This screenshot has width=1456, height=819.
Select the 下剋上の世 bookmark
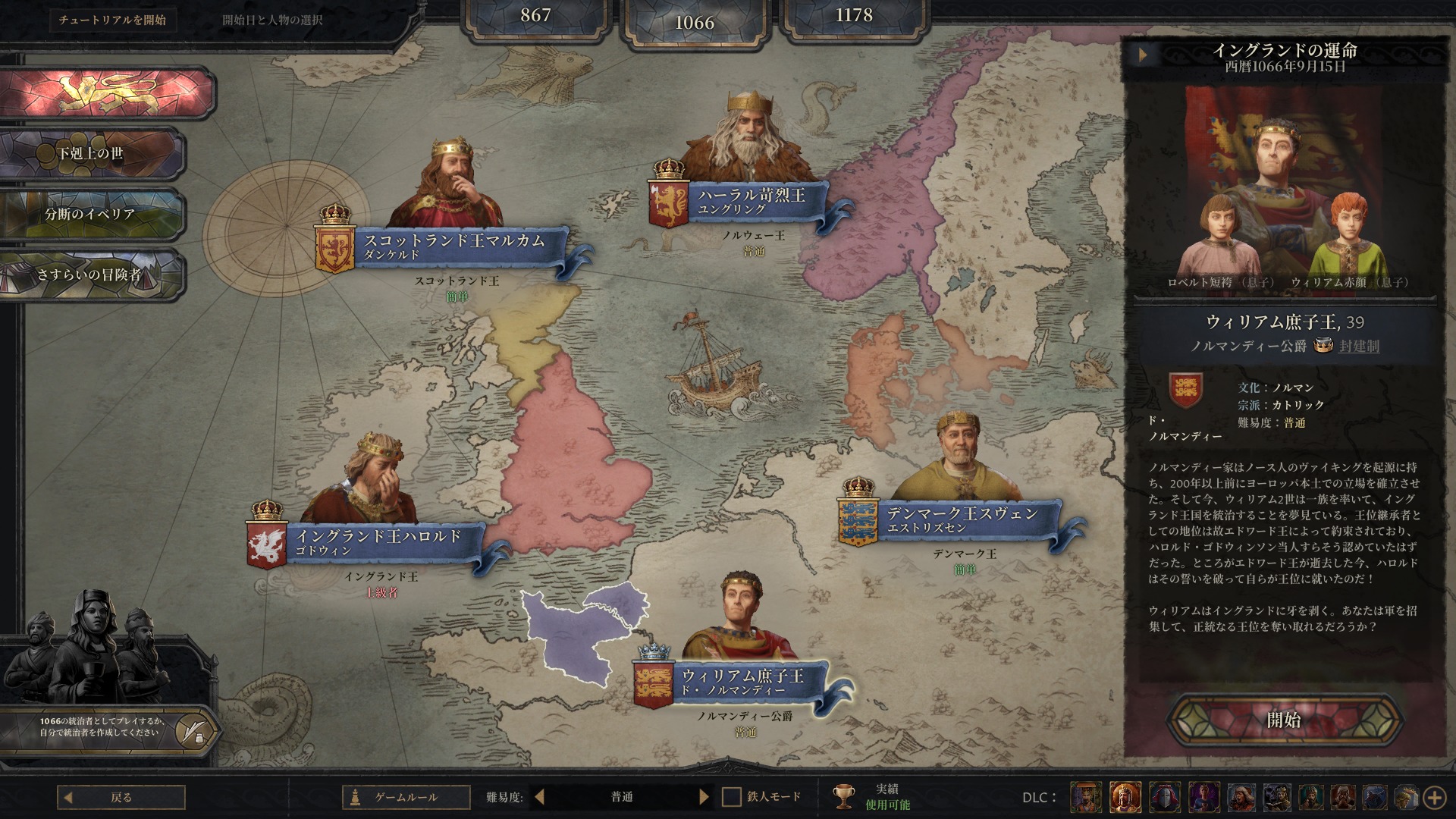click(x=91, y=153)
